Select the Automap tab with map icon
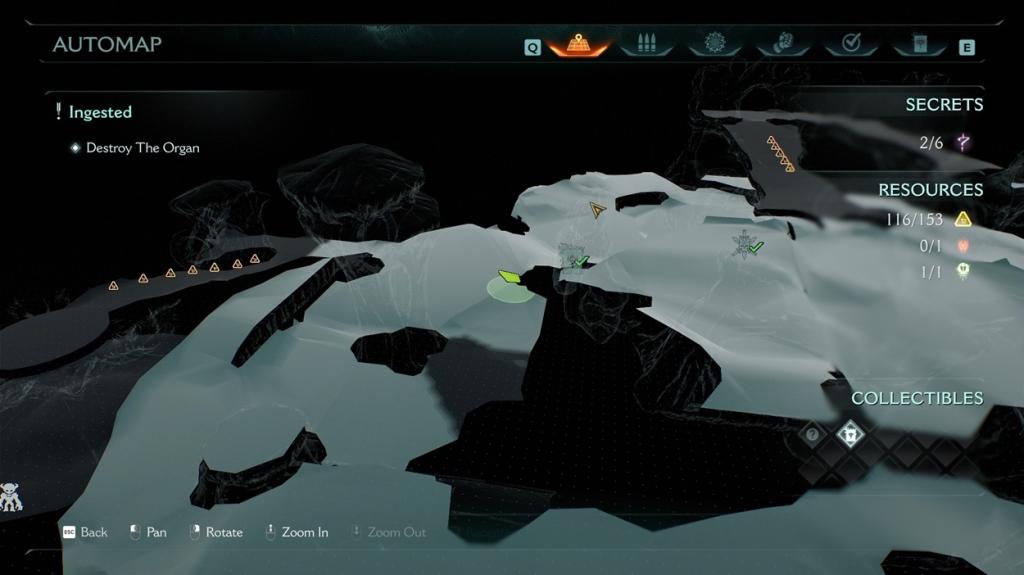Viewport: 1024px width, 575px height. pos(578,44)
